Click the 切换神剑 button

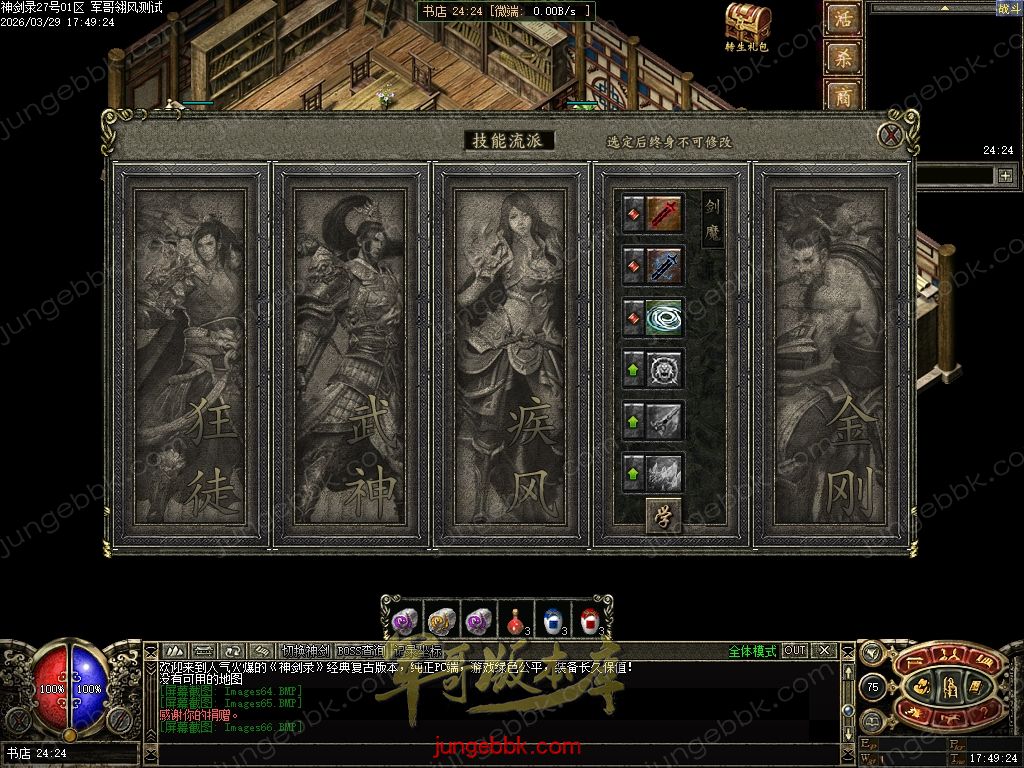click(x=305, y=651)
